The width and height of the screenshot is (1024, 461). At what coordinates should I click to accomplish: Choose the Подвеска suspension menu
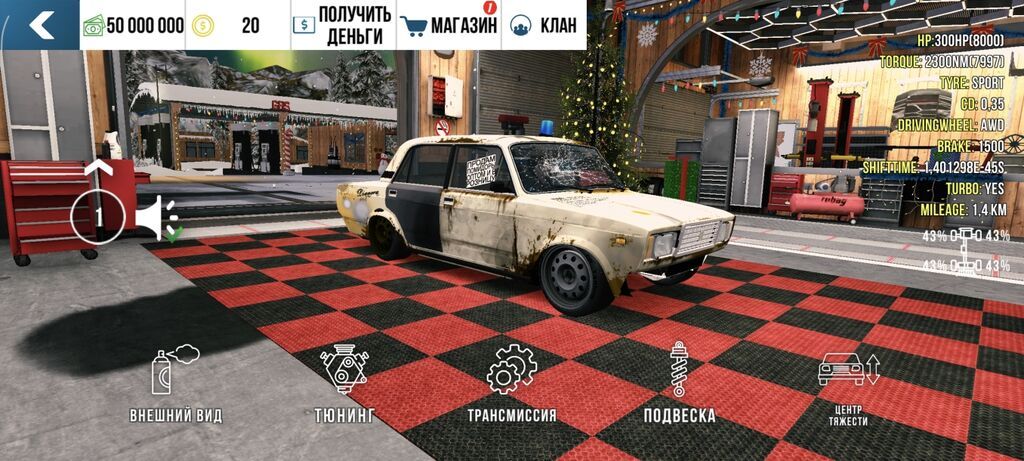tap(679, 384)
